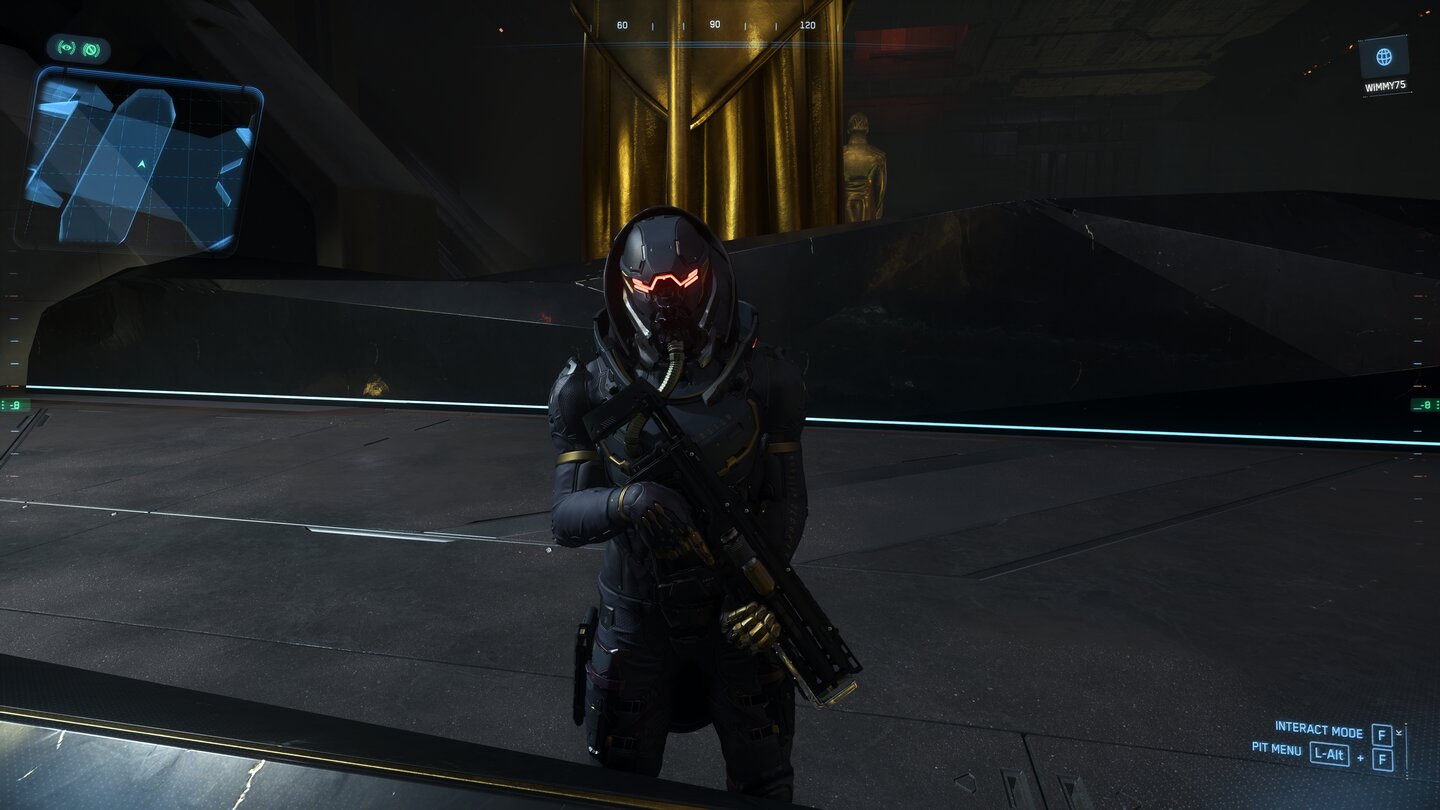Image resolution: width=1440 pixels, height=810 pixels.
Task: Select the F keybind icon for Interact Mode
Action: [1382, 736]
